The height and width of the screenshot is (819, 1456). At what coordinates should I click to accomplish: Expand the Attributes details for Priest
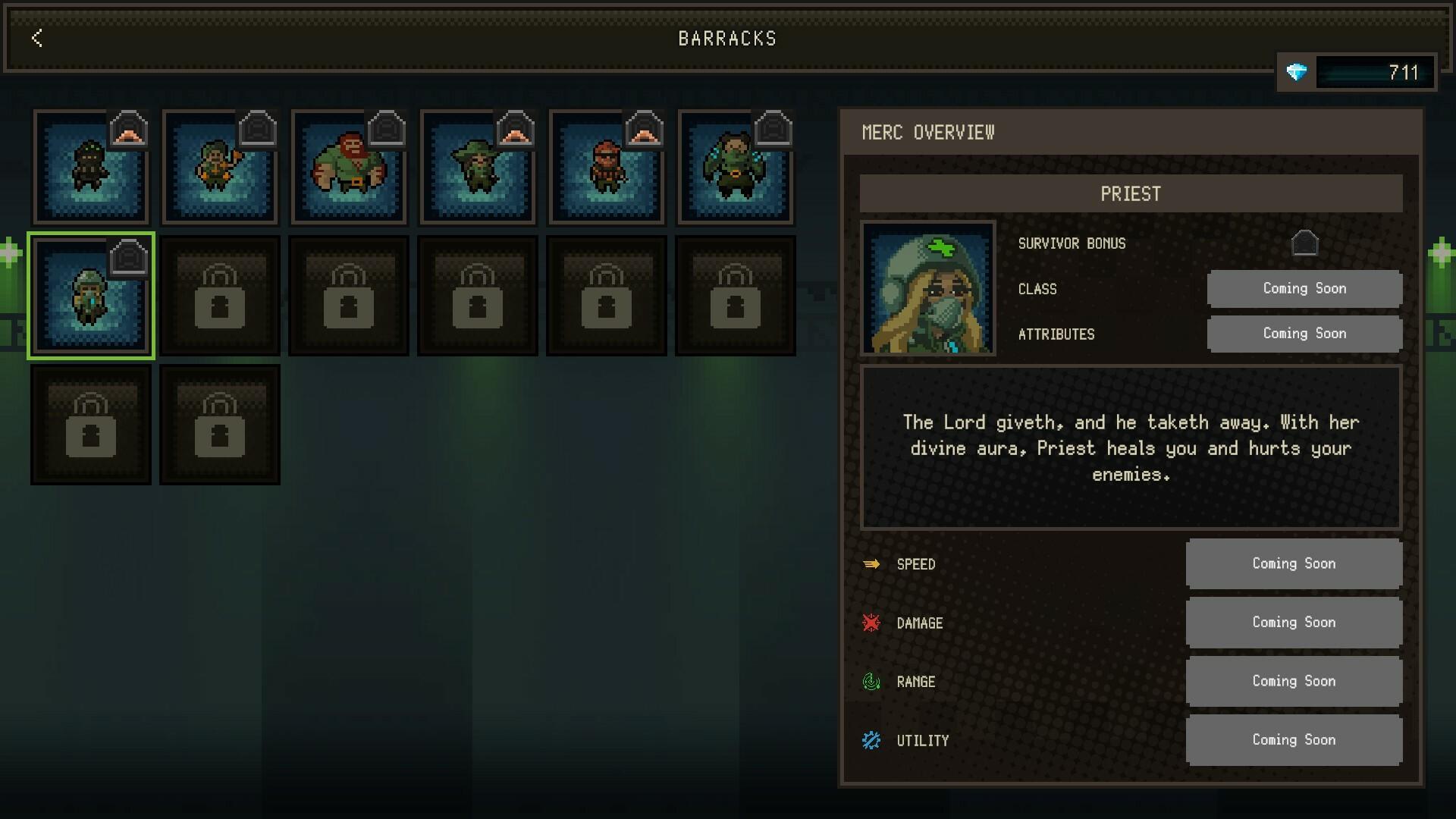click(1304, 334)
